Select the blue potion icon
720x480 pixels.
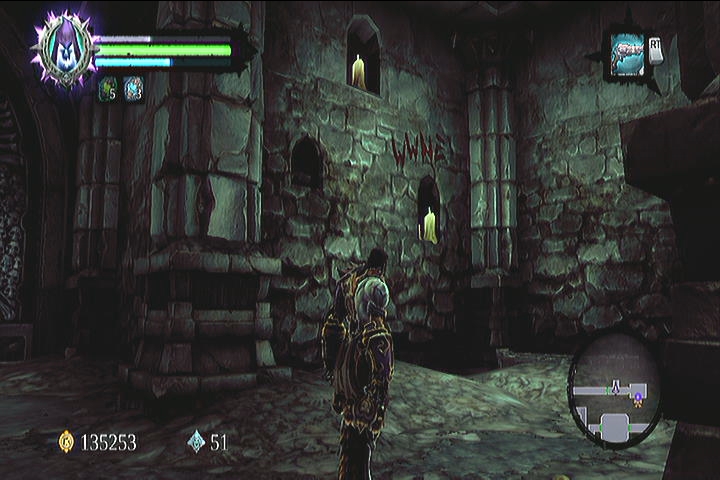click(x=133, y=87)
